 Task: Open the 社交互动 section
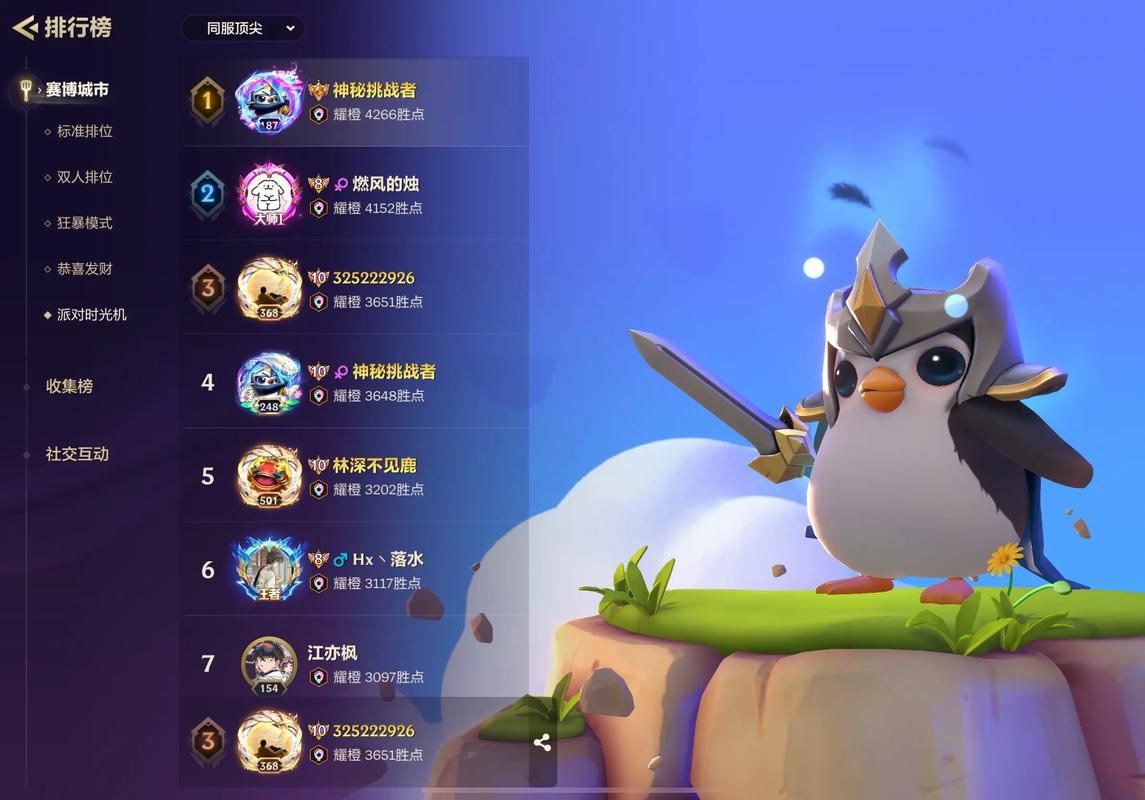[x=77, y=454]
